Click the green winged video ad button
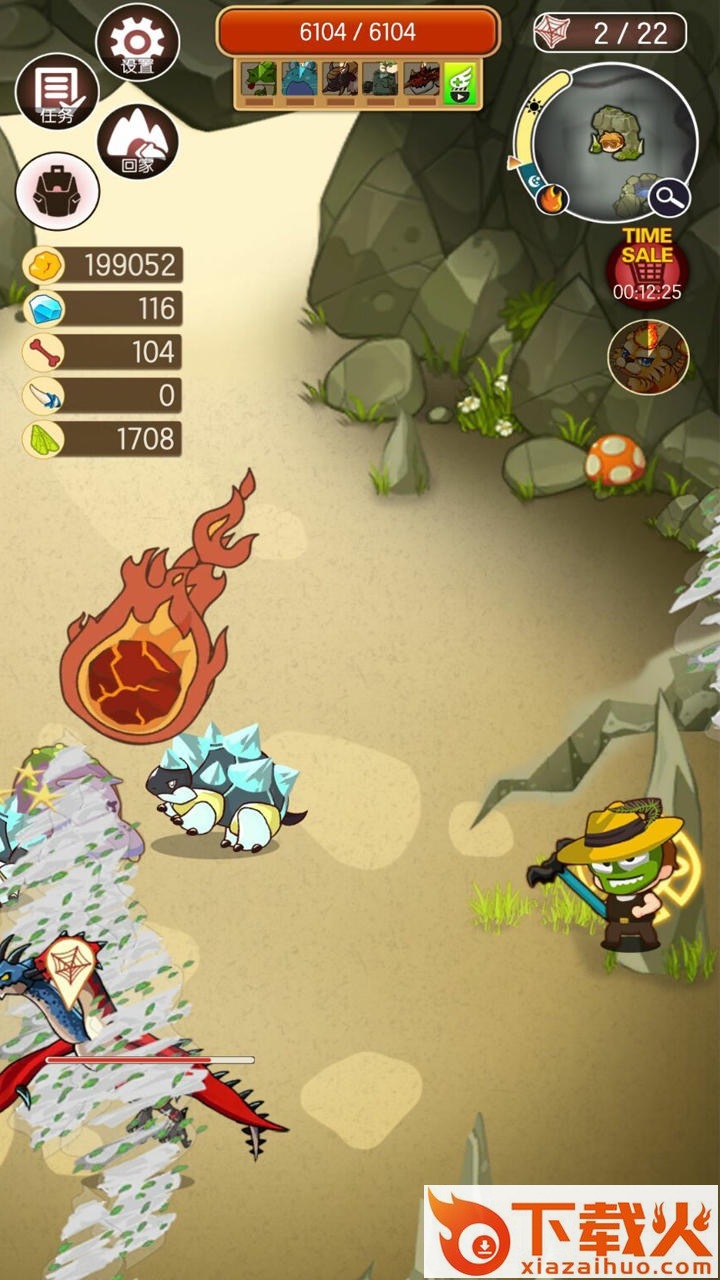Screen dimensions: 720x1280 459,81
